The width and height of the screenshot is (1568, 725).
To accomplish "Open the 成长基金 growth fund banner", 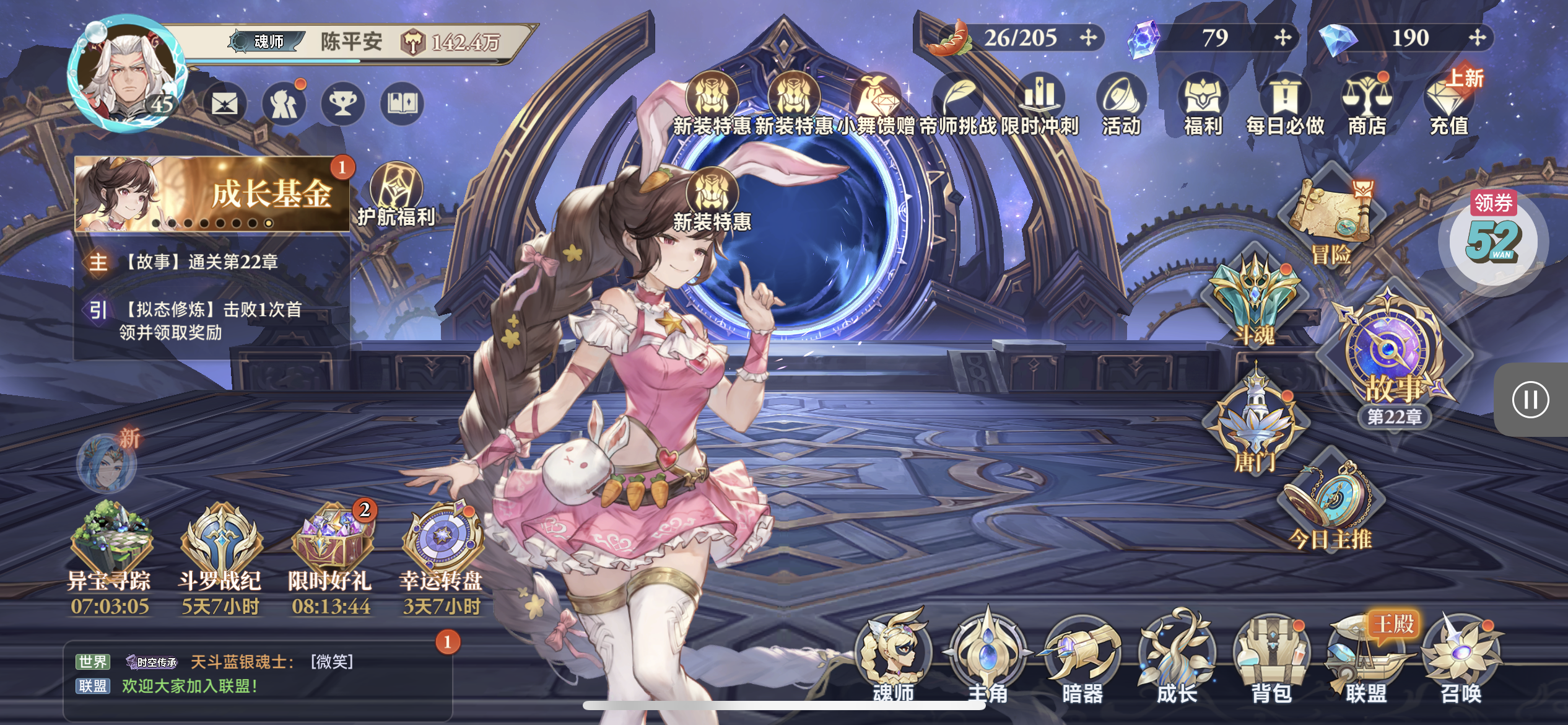I will pos(212,193).
